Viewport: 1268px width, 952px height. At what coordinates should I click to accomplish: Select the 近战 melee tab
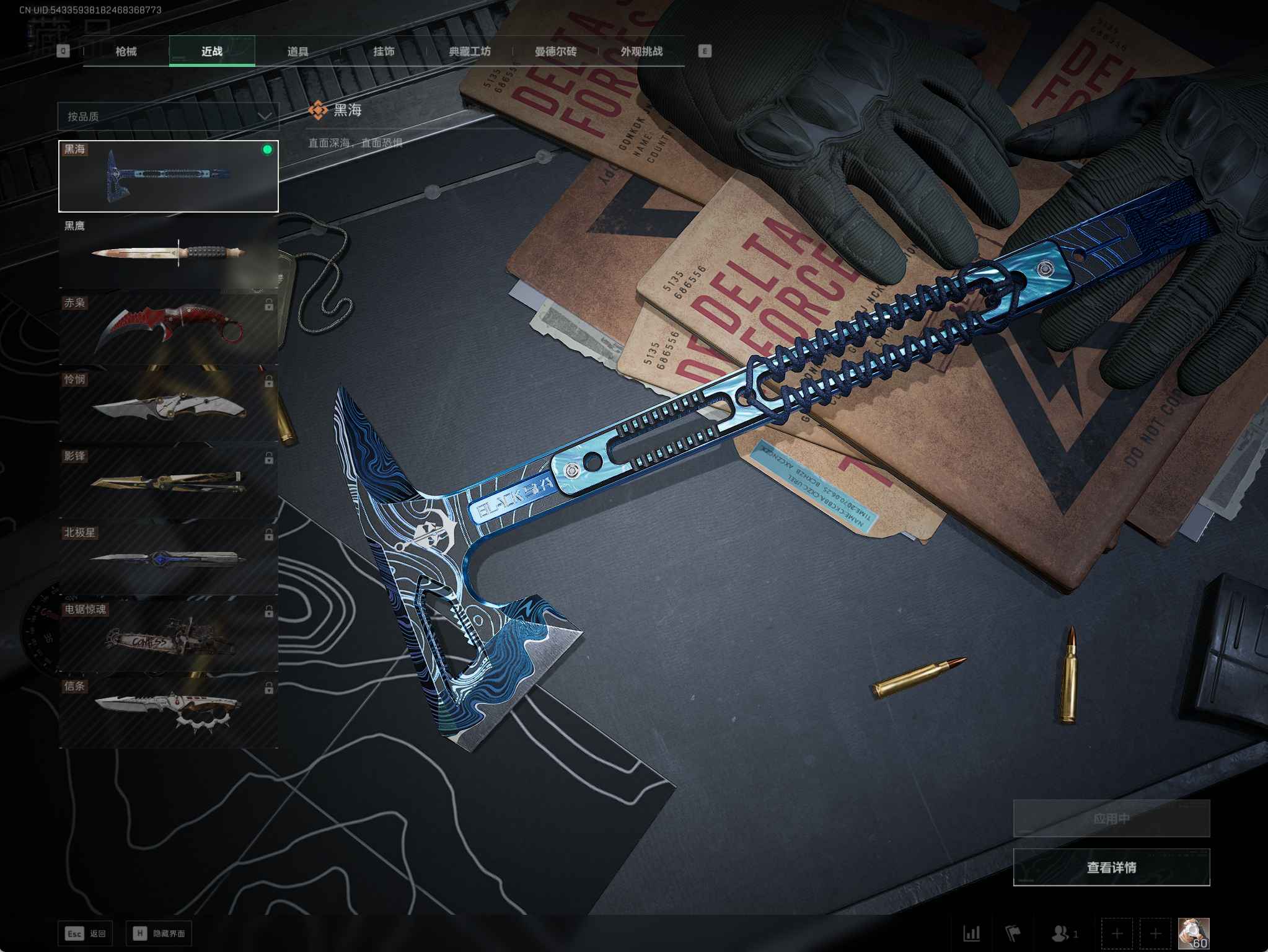212,51
